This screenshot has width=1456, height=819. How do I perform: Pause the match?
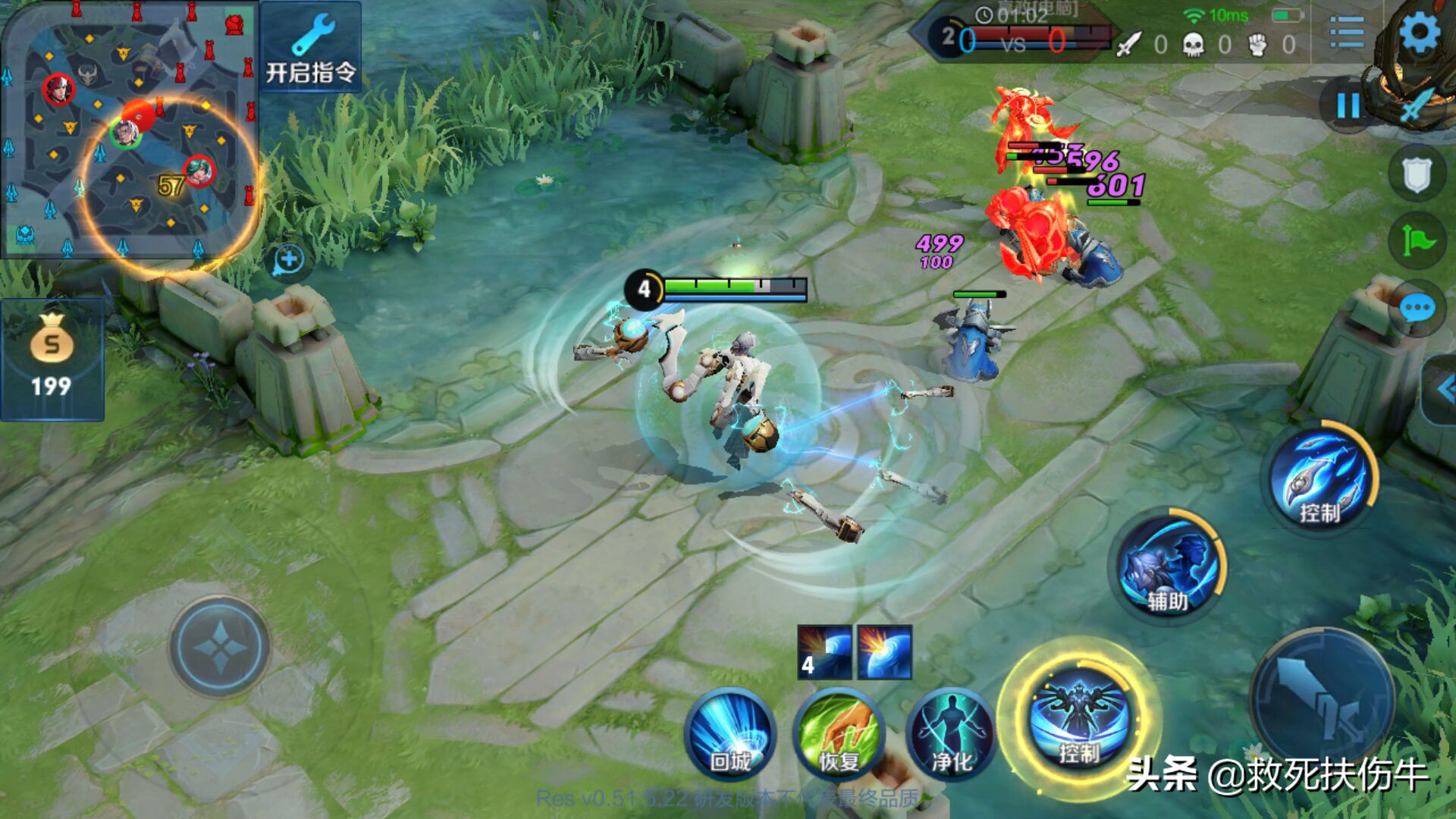pyautogui.click(x=1348, y=105)
